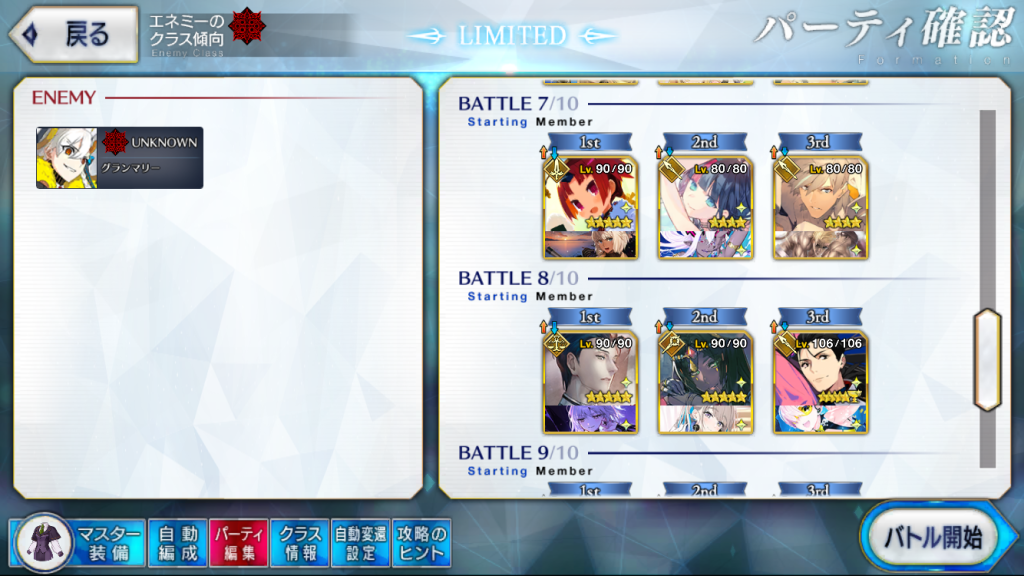Select the グランマリー enemy card

tap(120, 158)
